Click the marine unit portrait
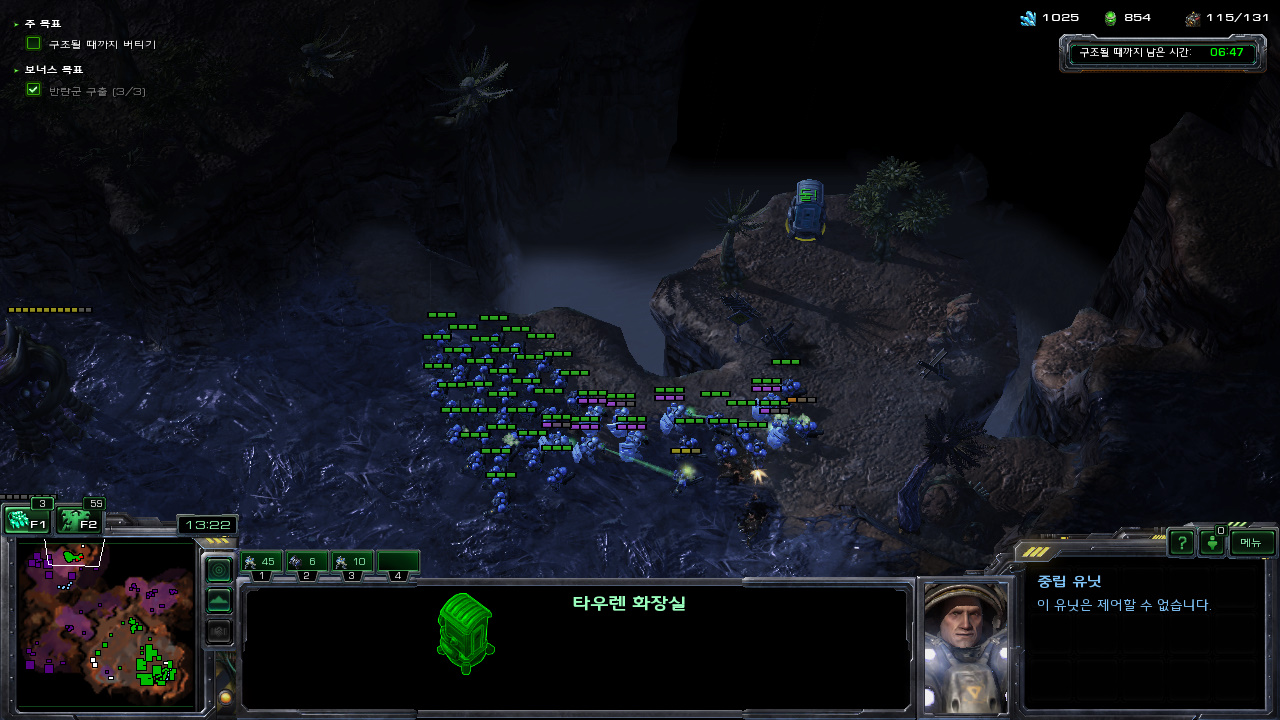 (965, 645)
